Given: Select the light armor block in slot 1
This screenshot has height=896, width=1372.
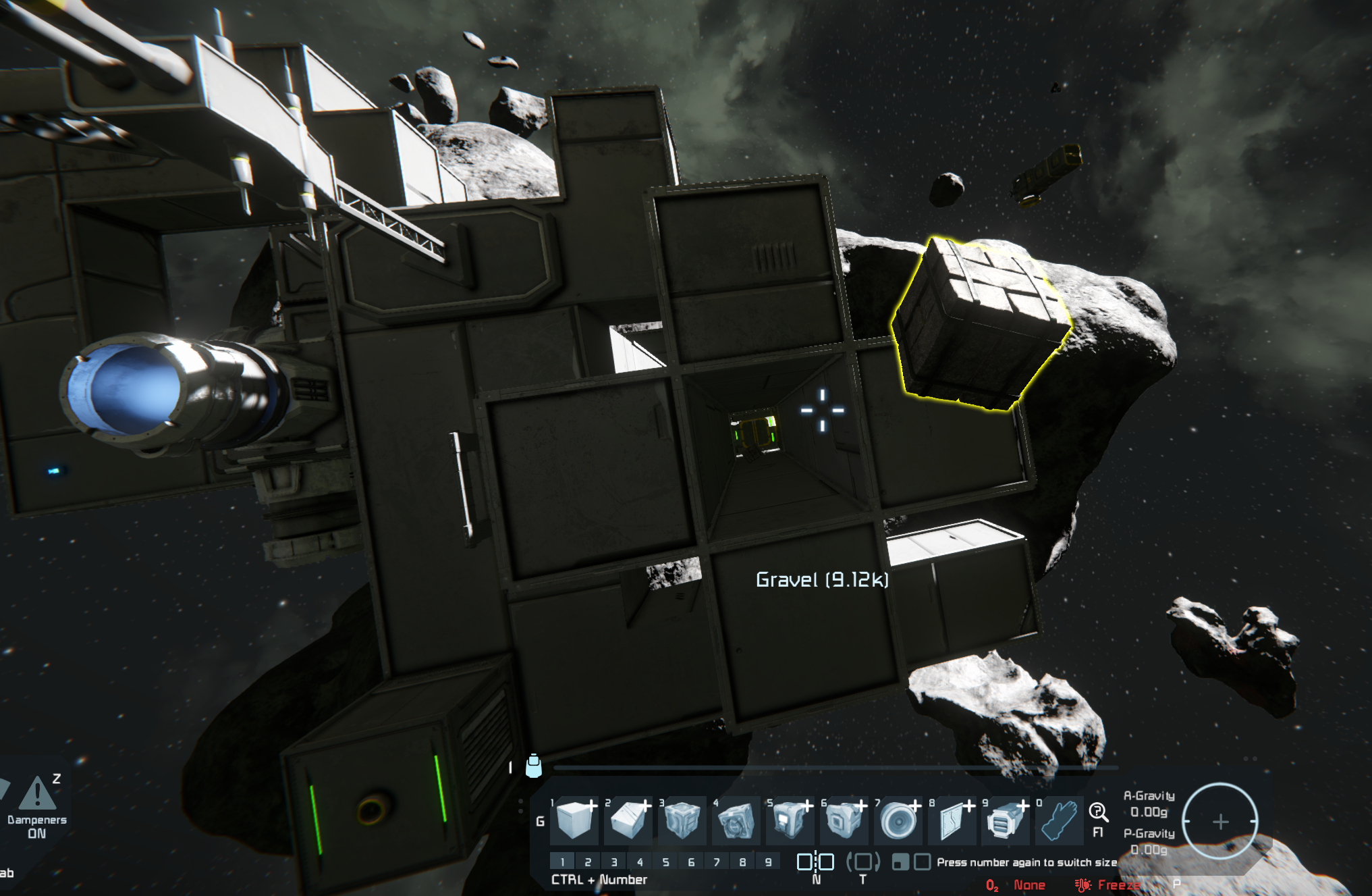Looking at the screenshot, I should (x=574, y=820).
